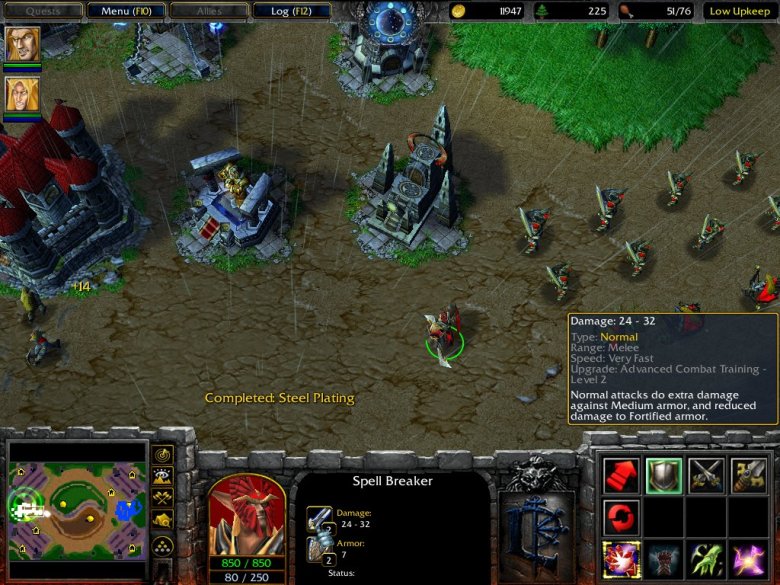Image resolution: width=780 pixels, height=585 pixels.
Task: Select the crossed swords Hold Position command
Action: point(706,476)
